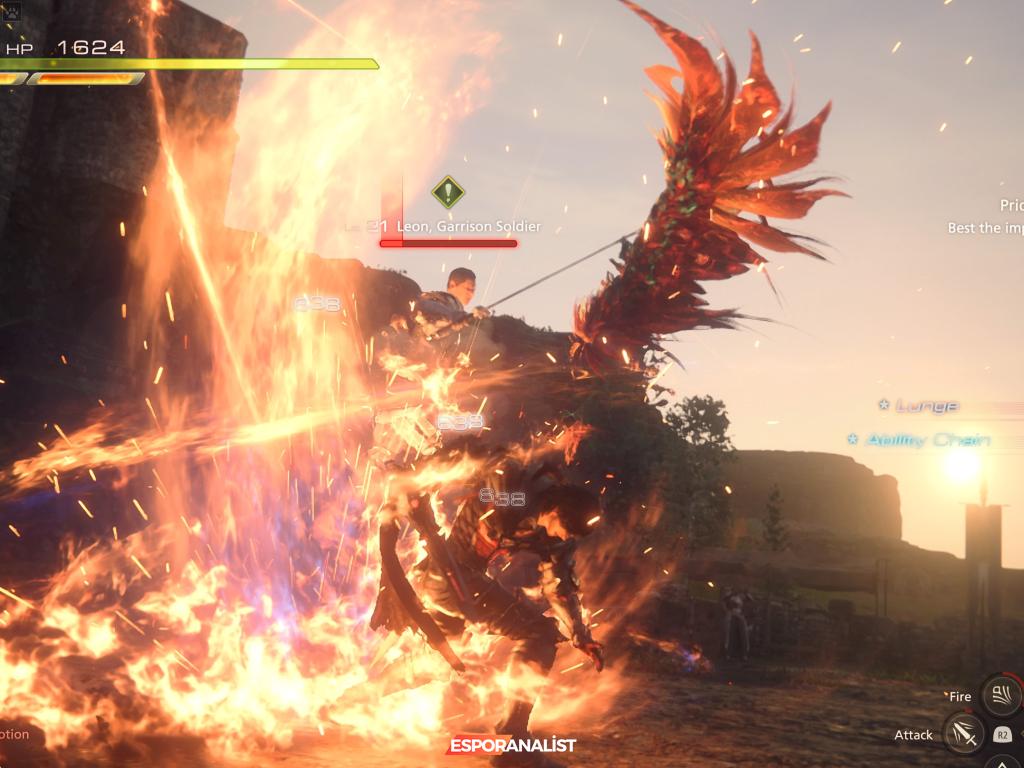Activate the Fire magic ability icon
Image resolution: width=1024 pixels, height=768 pixels.
tap(1001, 695)
